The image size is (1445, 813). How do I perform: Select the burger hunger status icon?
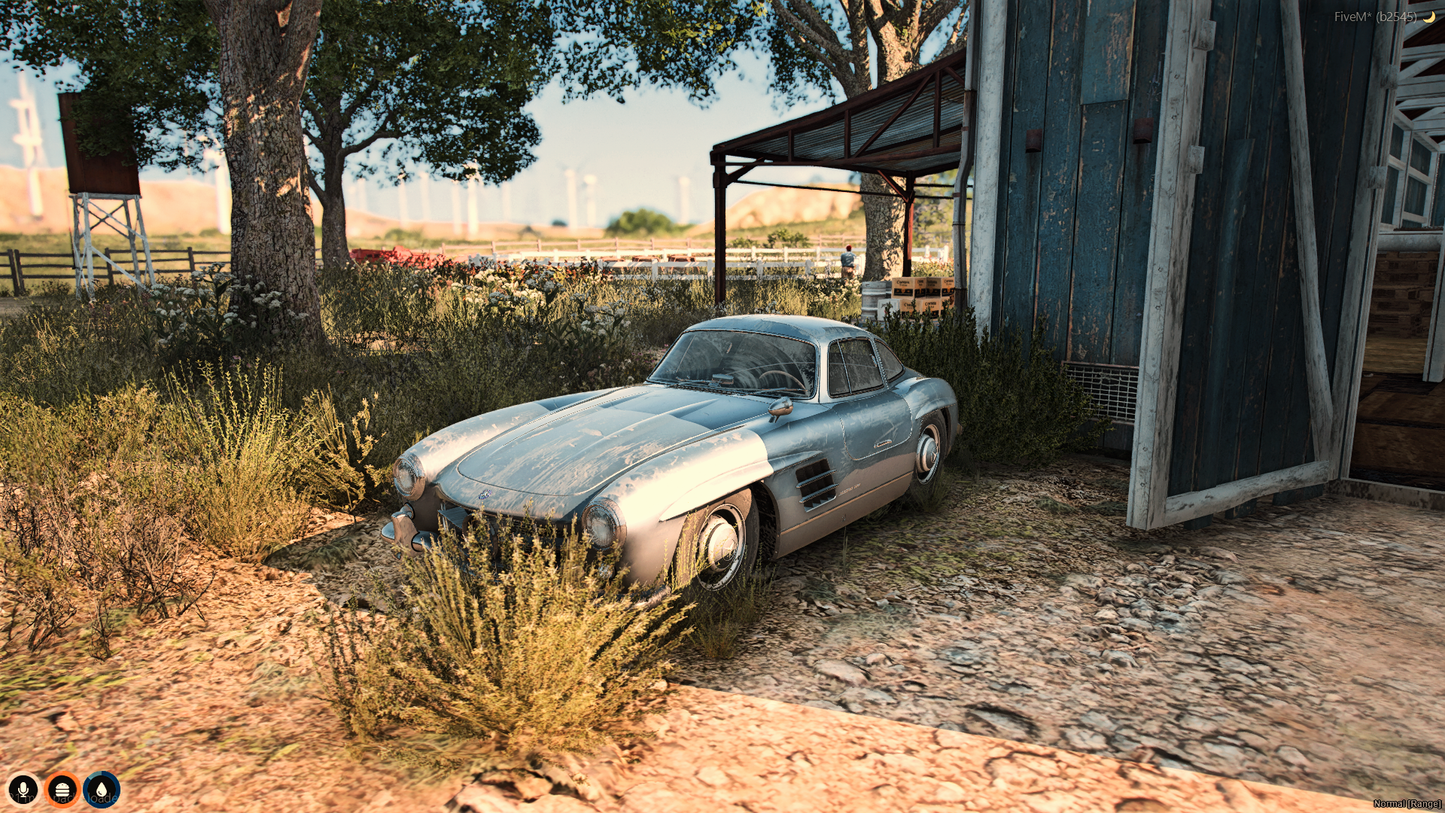pyautogui.click(x=62, y=790)
